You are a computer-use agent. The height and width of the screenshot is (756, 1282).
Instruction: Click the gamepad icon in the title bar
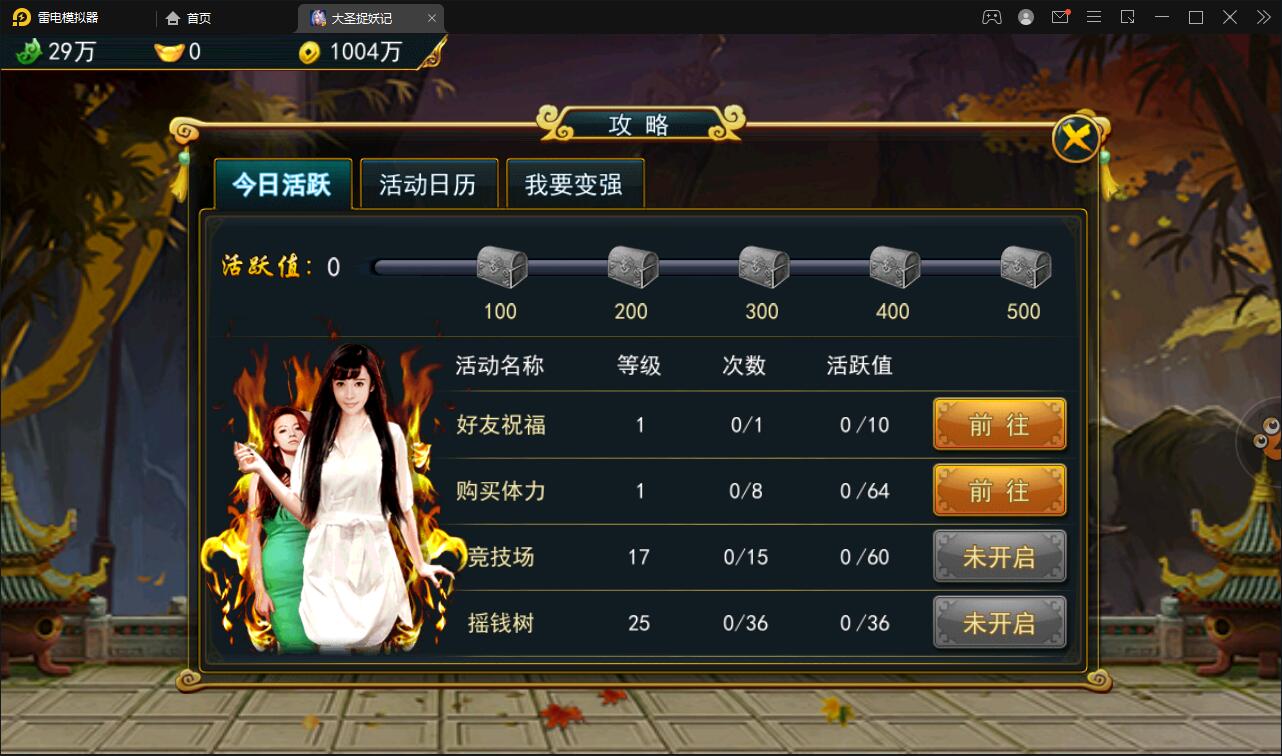pyautogui.click(x=991, y=17)
